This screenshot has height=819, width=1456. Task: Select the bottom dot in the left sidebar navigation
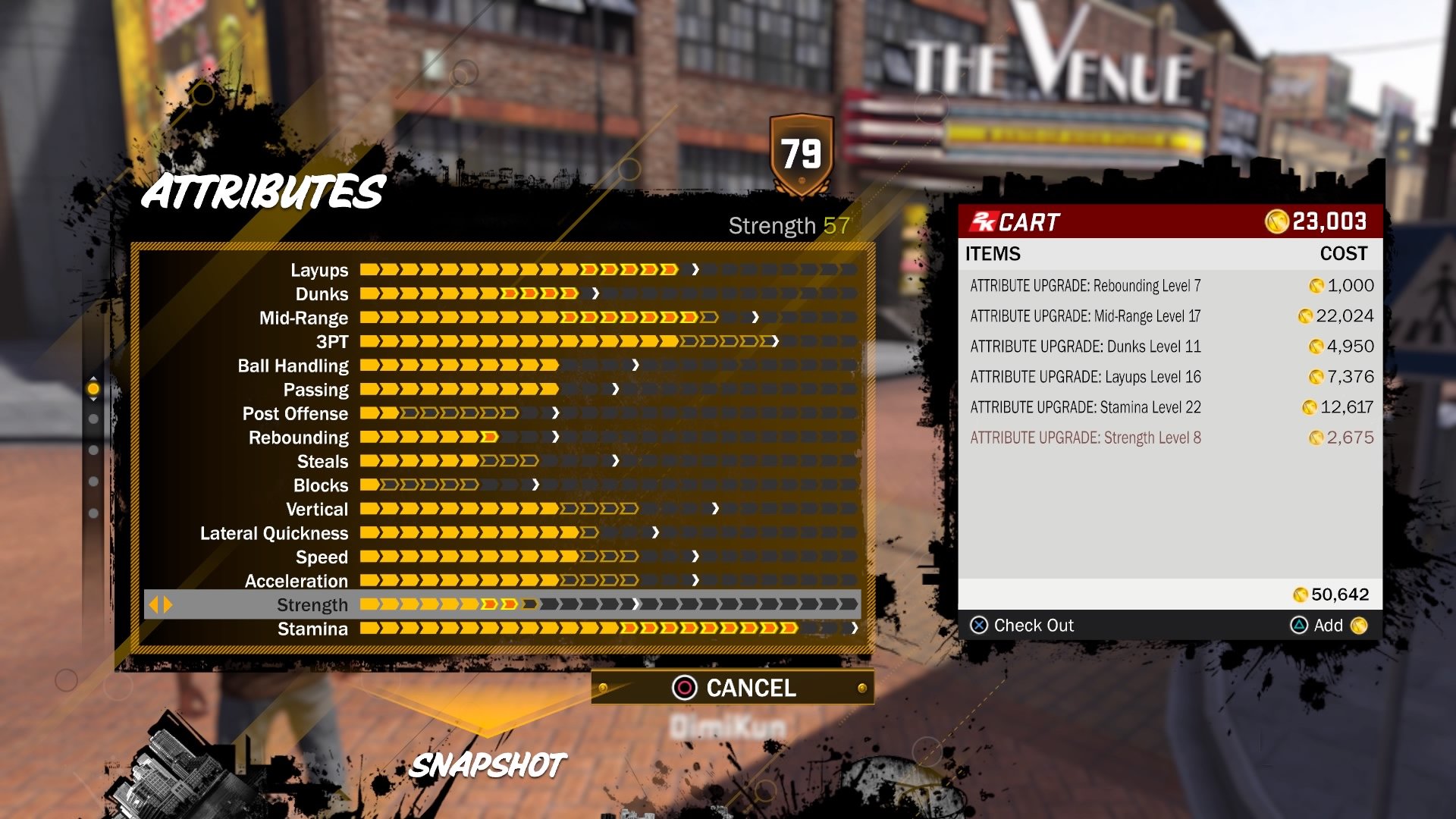point(93,510)
